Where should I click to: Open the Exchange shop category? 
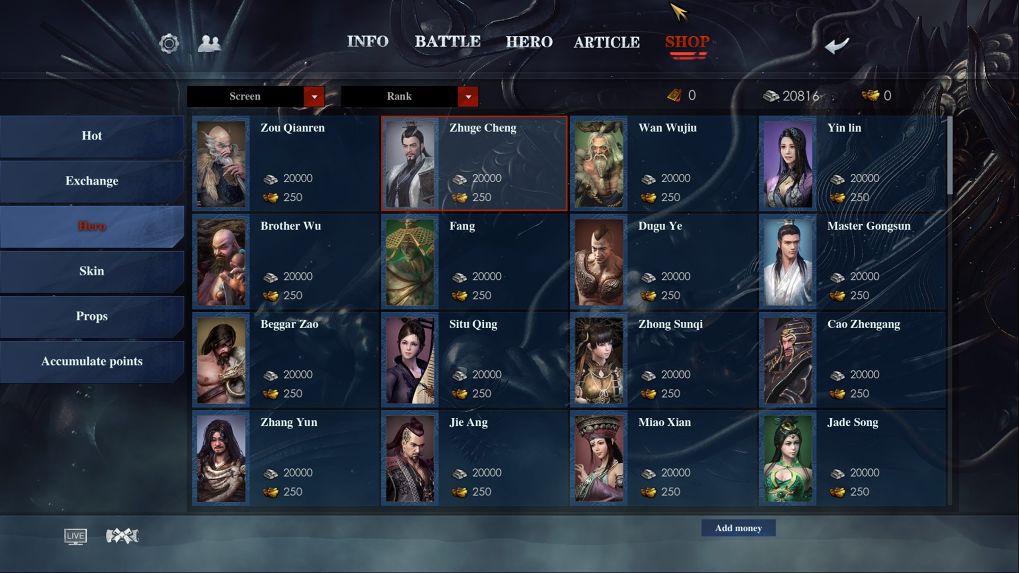(92, 181)
